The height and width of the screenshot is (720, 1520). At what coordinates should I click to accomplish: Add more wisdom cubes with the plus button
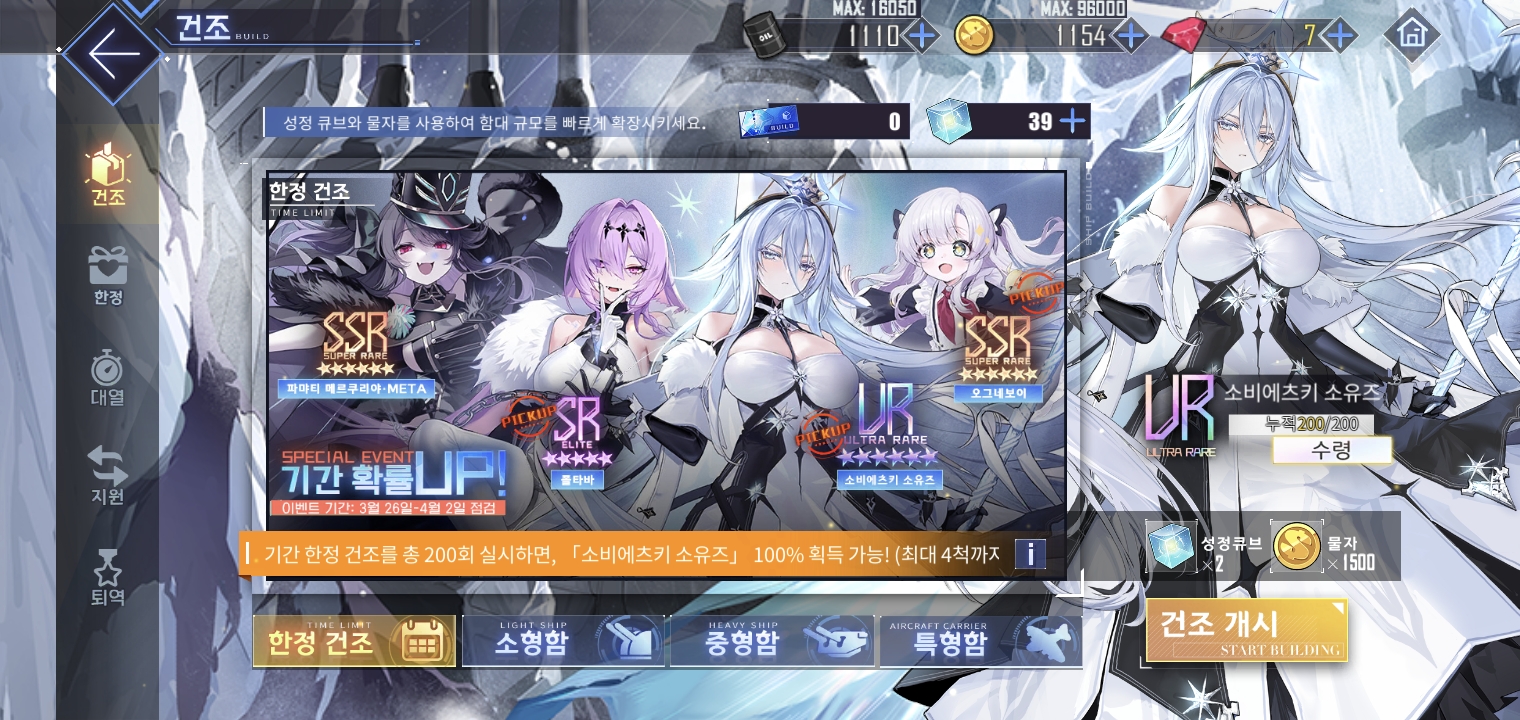[x=1072, y=122]
